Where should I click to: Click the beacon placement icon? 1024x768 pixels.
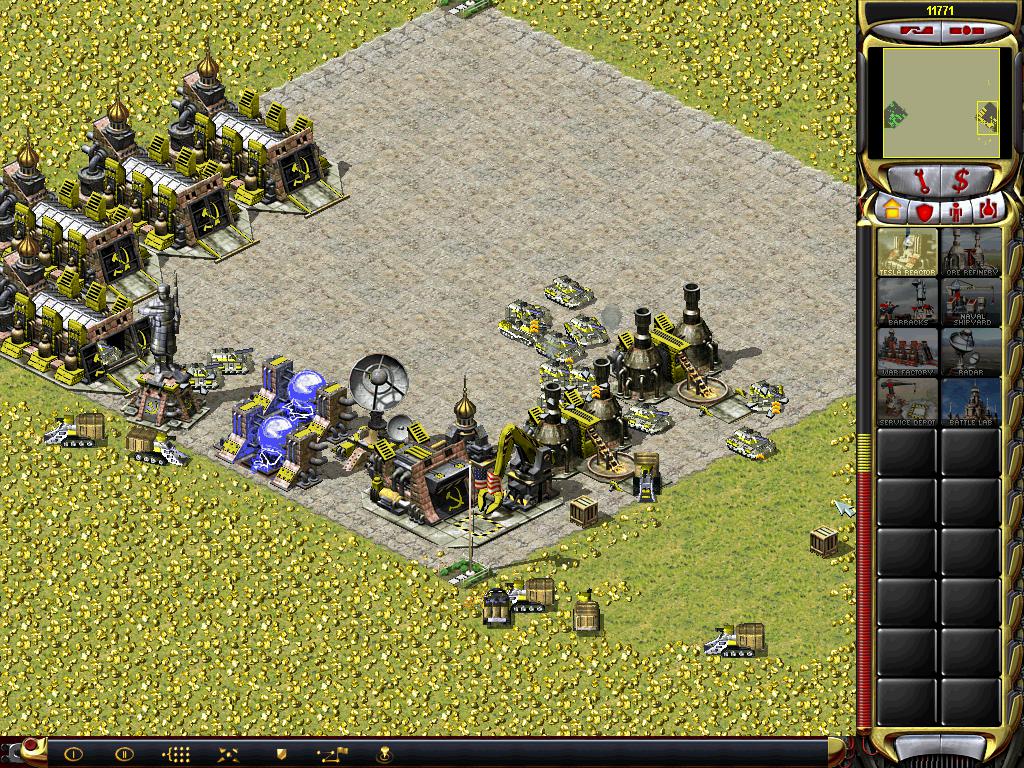click(x=382, y=754)
